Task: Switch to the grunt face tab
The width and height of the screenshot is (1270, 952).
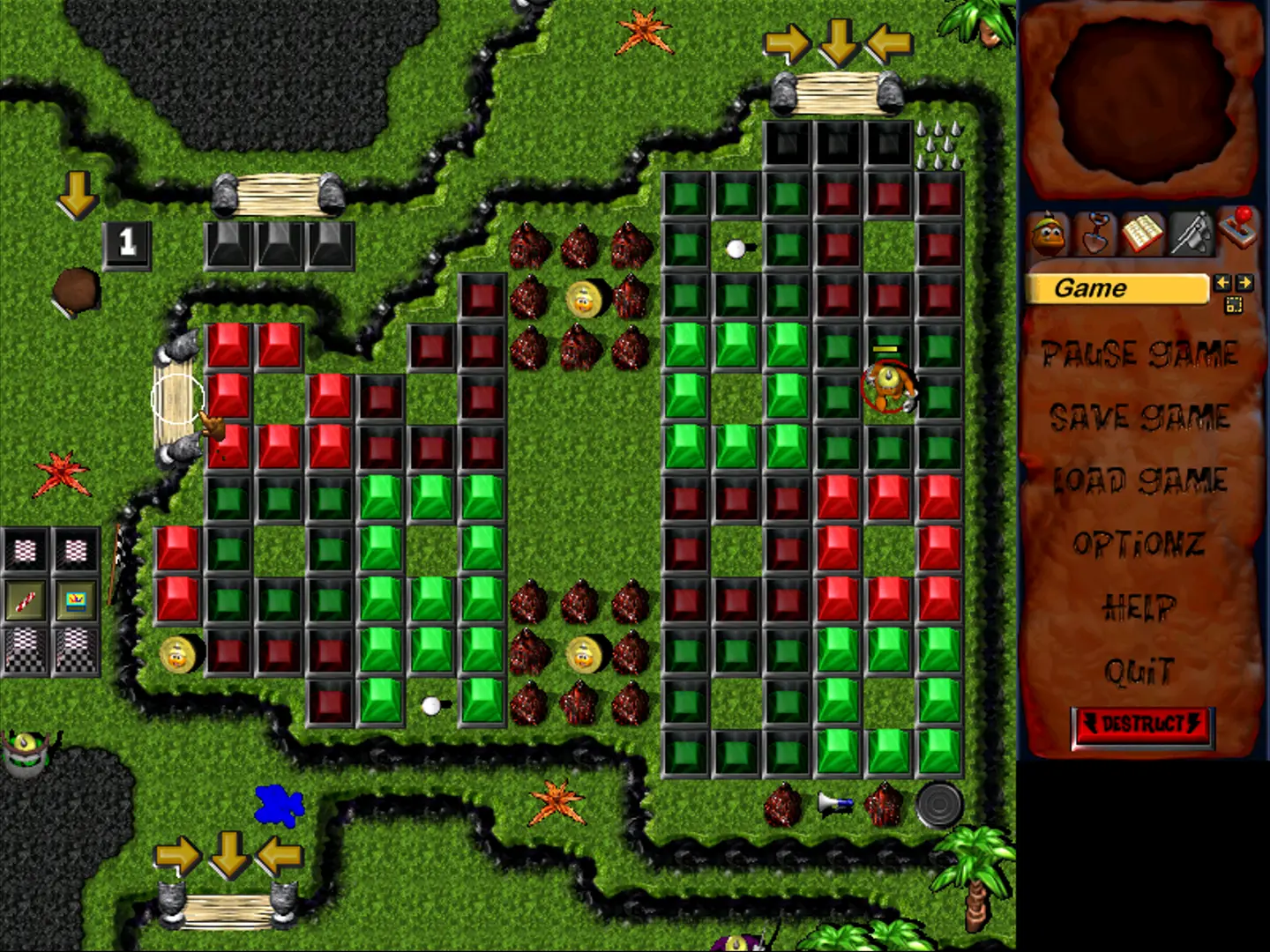Action: tap(1048, 234)
